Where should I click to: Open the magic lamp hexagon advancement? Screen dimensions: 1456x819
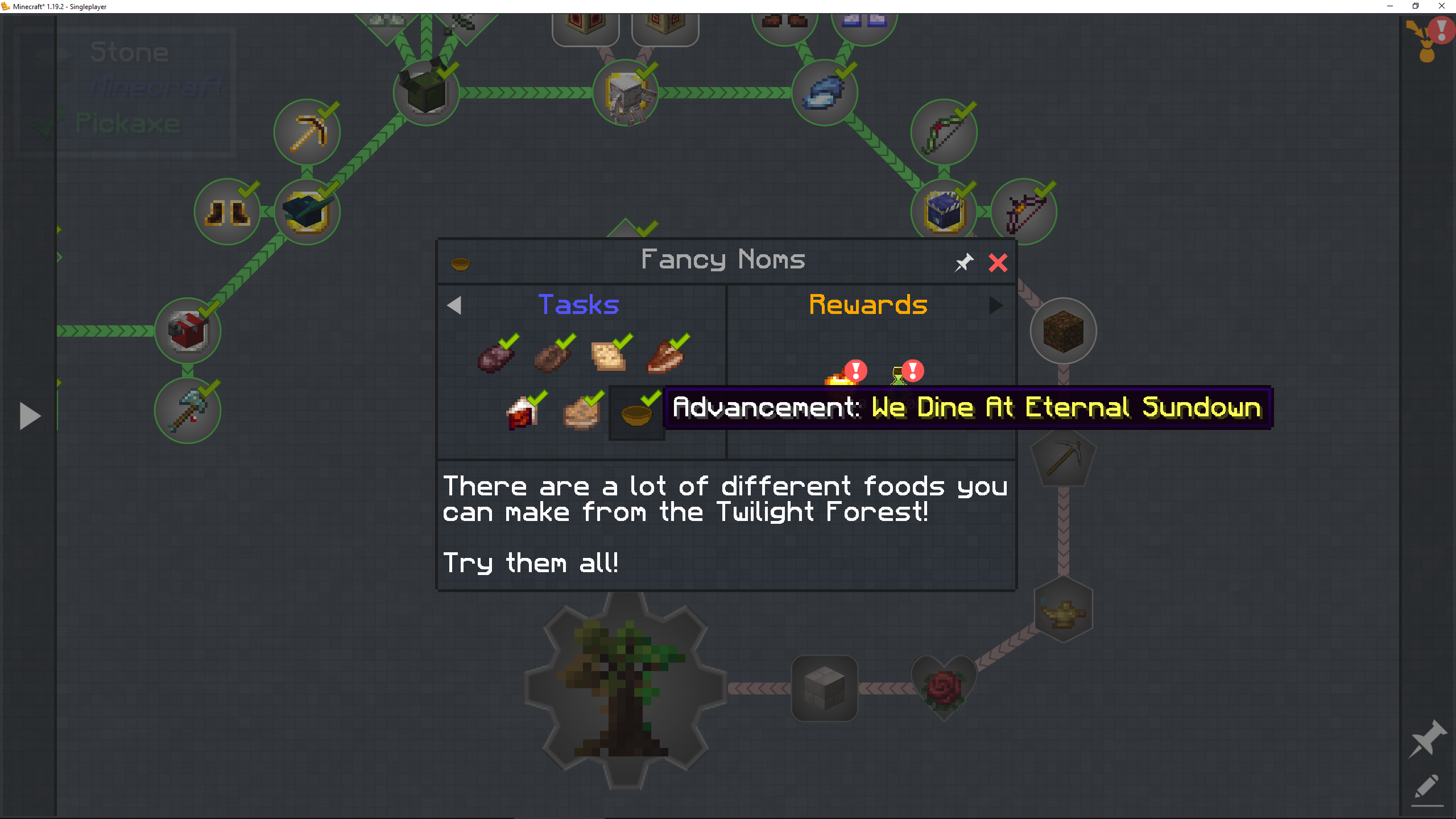(x=1062, y=610)
